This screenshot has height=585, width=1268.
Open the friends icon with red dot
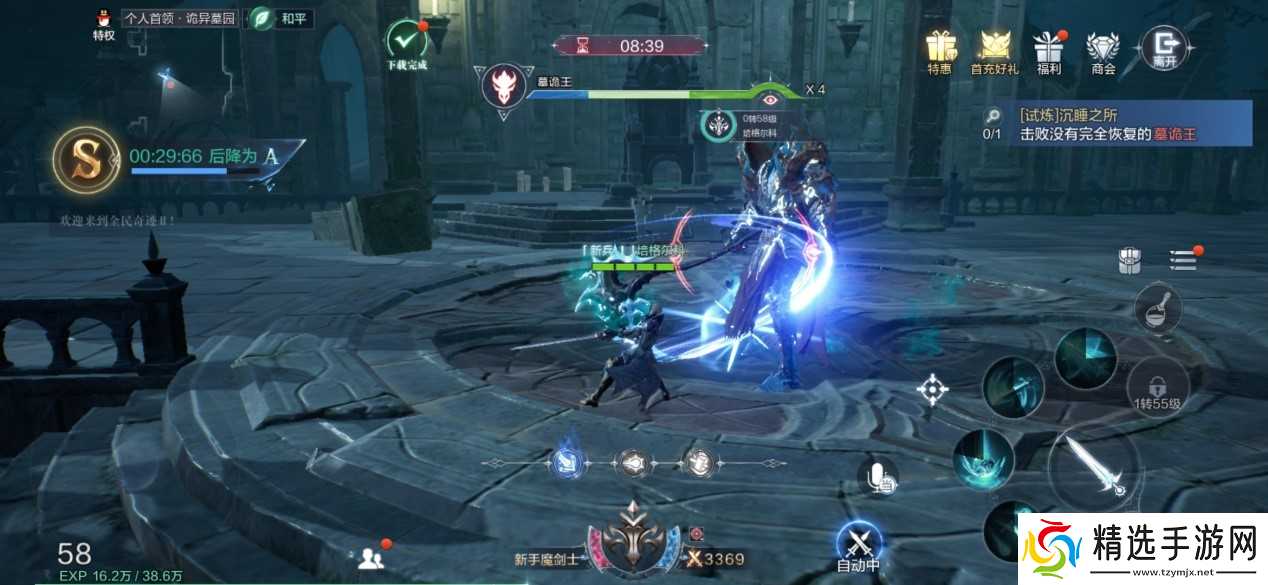(370, 558)
